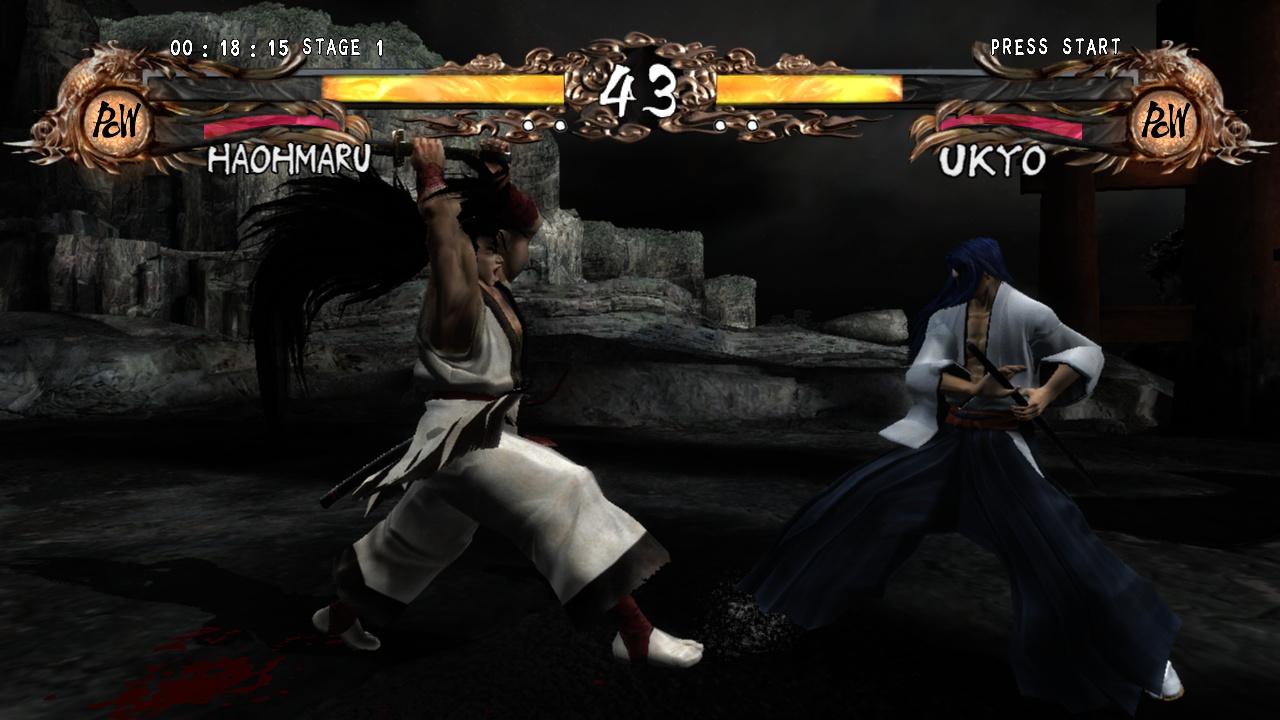Screen dimensions: 1280x720
Task: Expand the stage info readout showing STAGE 1
Action: [x=343, y=46]
